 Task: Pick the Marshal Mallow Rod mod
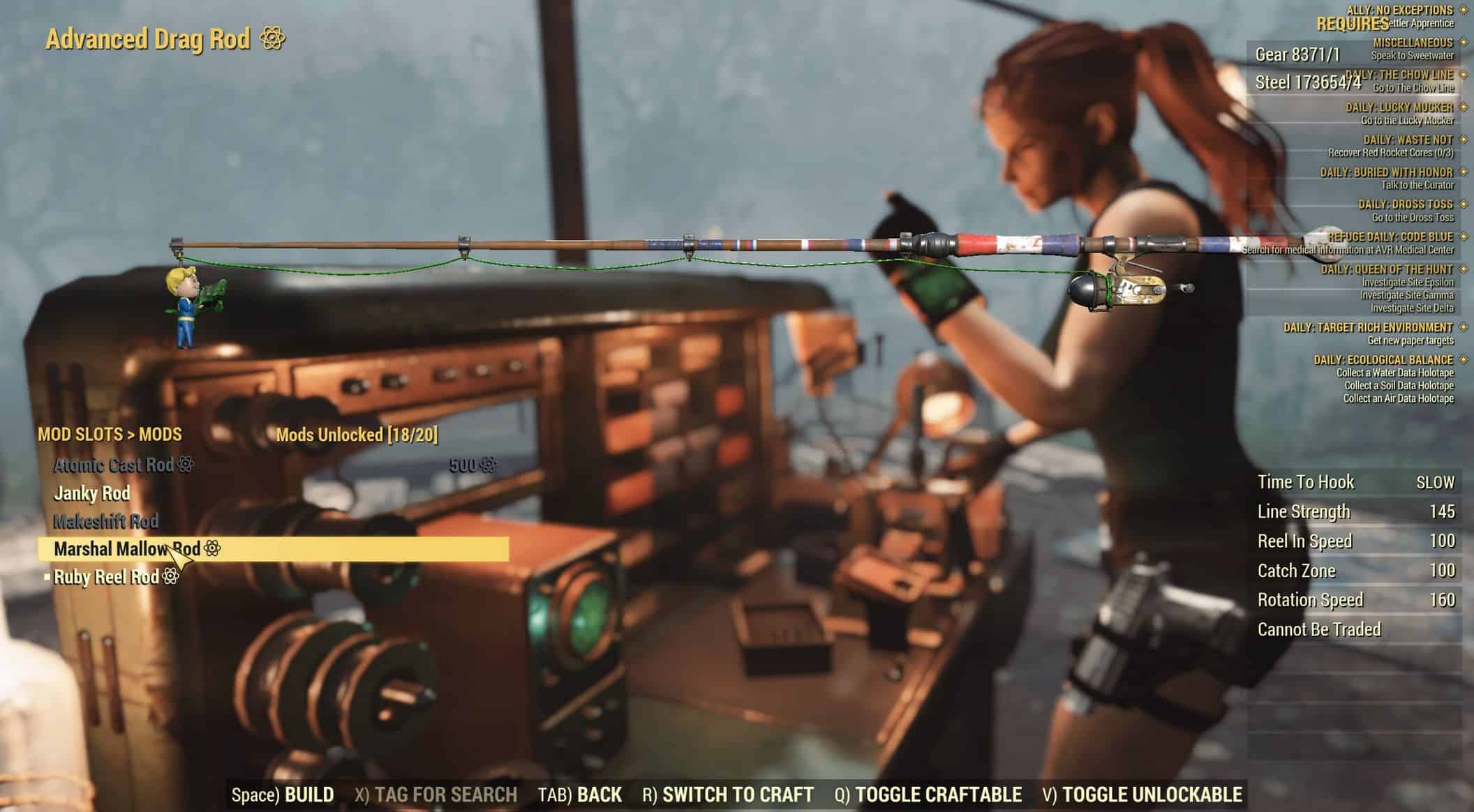[128, 549]
